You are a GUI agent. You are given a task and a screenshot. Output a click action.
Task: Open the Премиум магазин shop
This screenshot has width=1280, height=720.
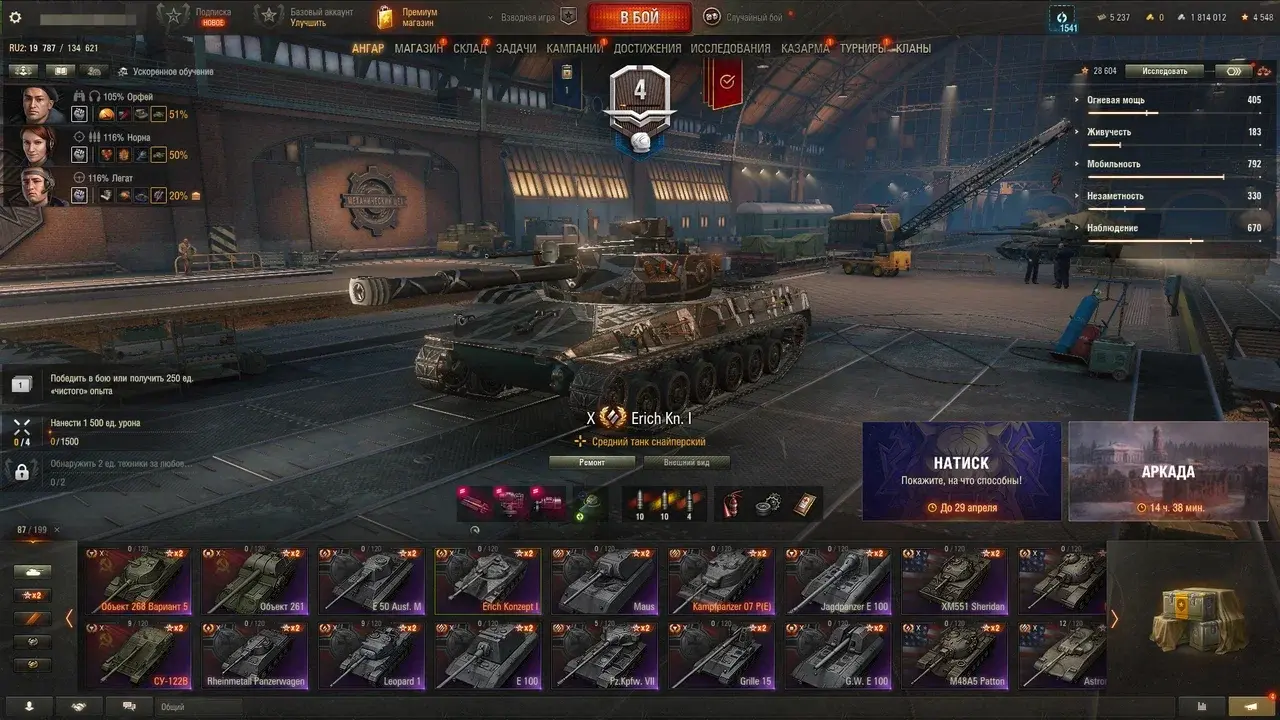tap(411, 17)
